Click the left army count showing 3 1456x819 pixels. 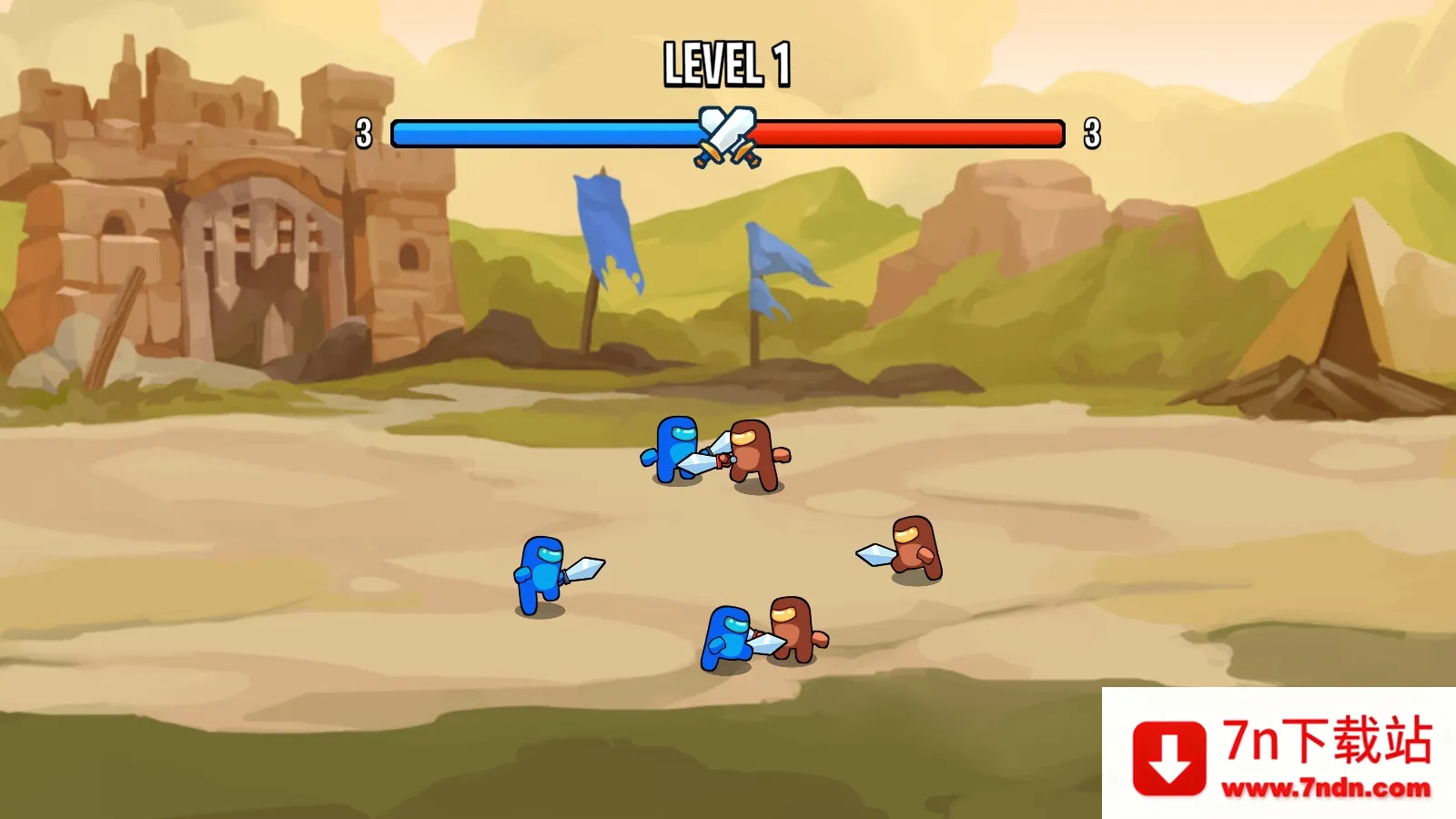point(366,132)
